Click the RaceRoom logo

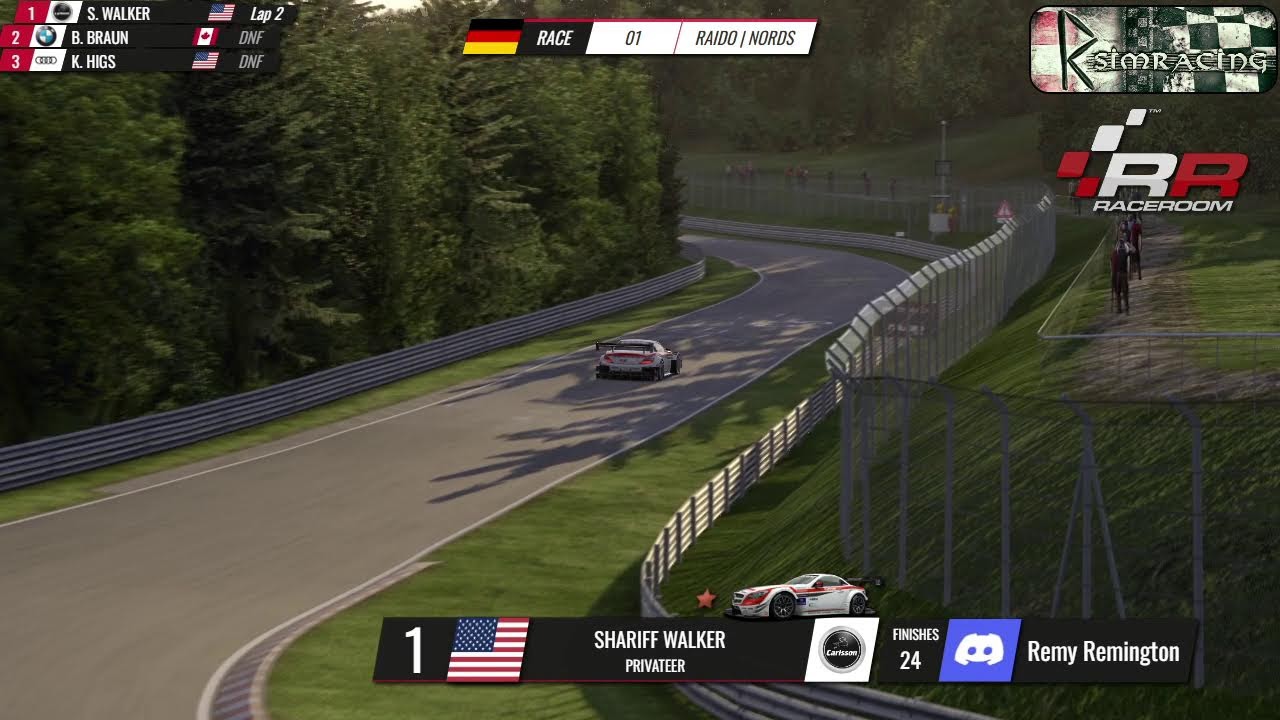(1151, 170)
